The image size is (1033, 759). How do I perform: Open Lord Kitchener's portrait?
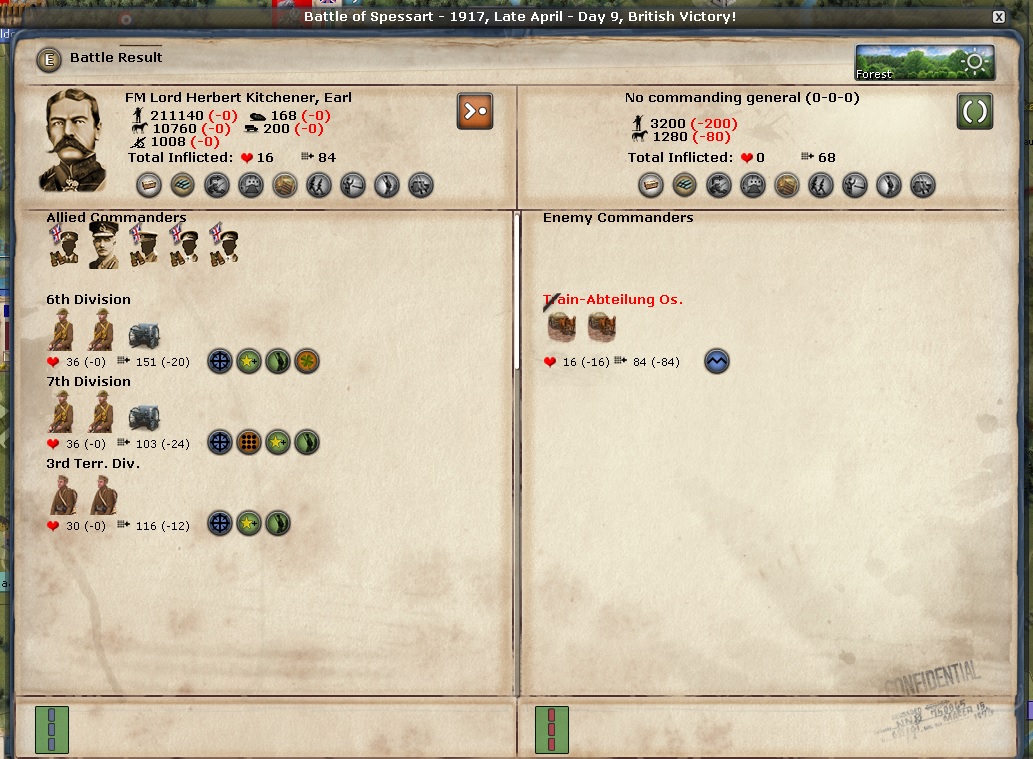tap(74, 141)
